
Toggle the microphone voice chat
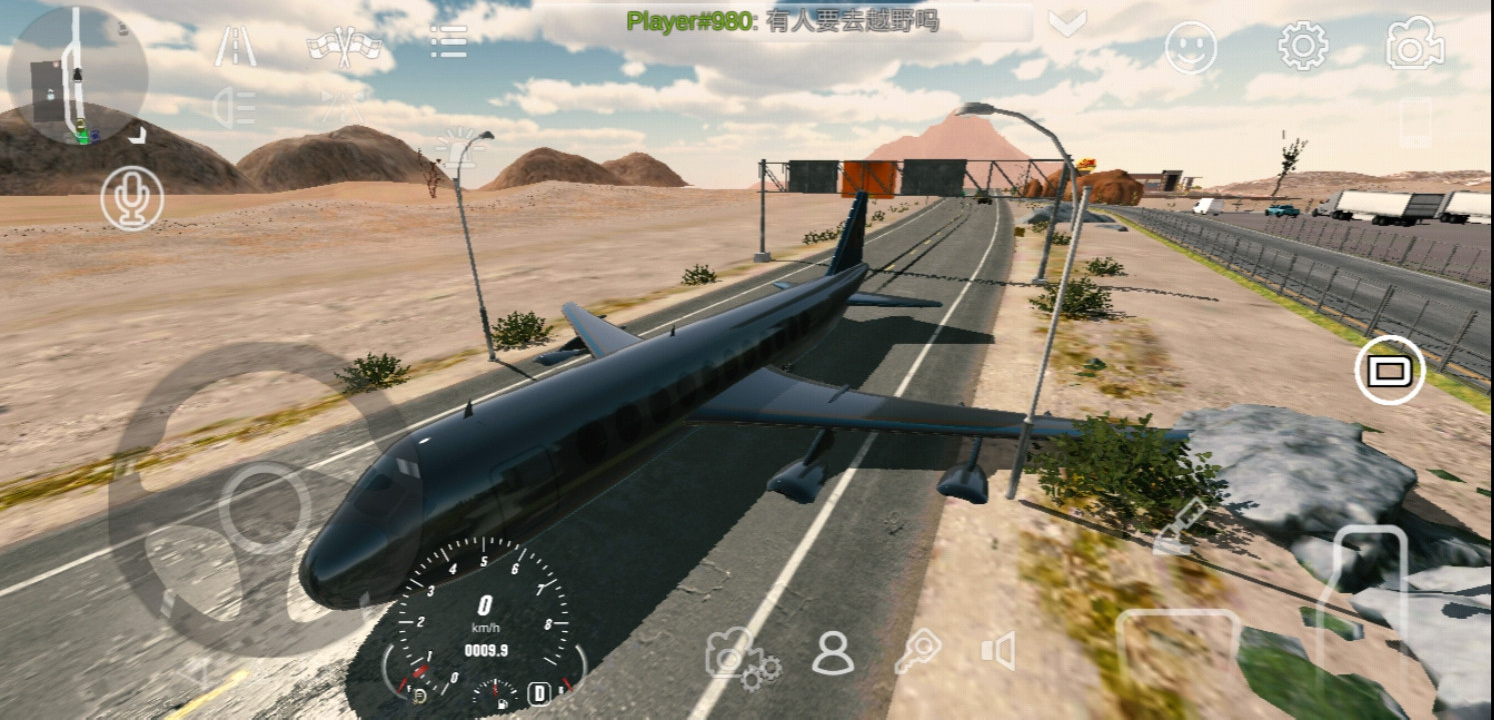pyautogui.click(x=132, y=198)
